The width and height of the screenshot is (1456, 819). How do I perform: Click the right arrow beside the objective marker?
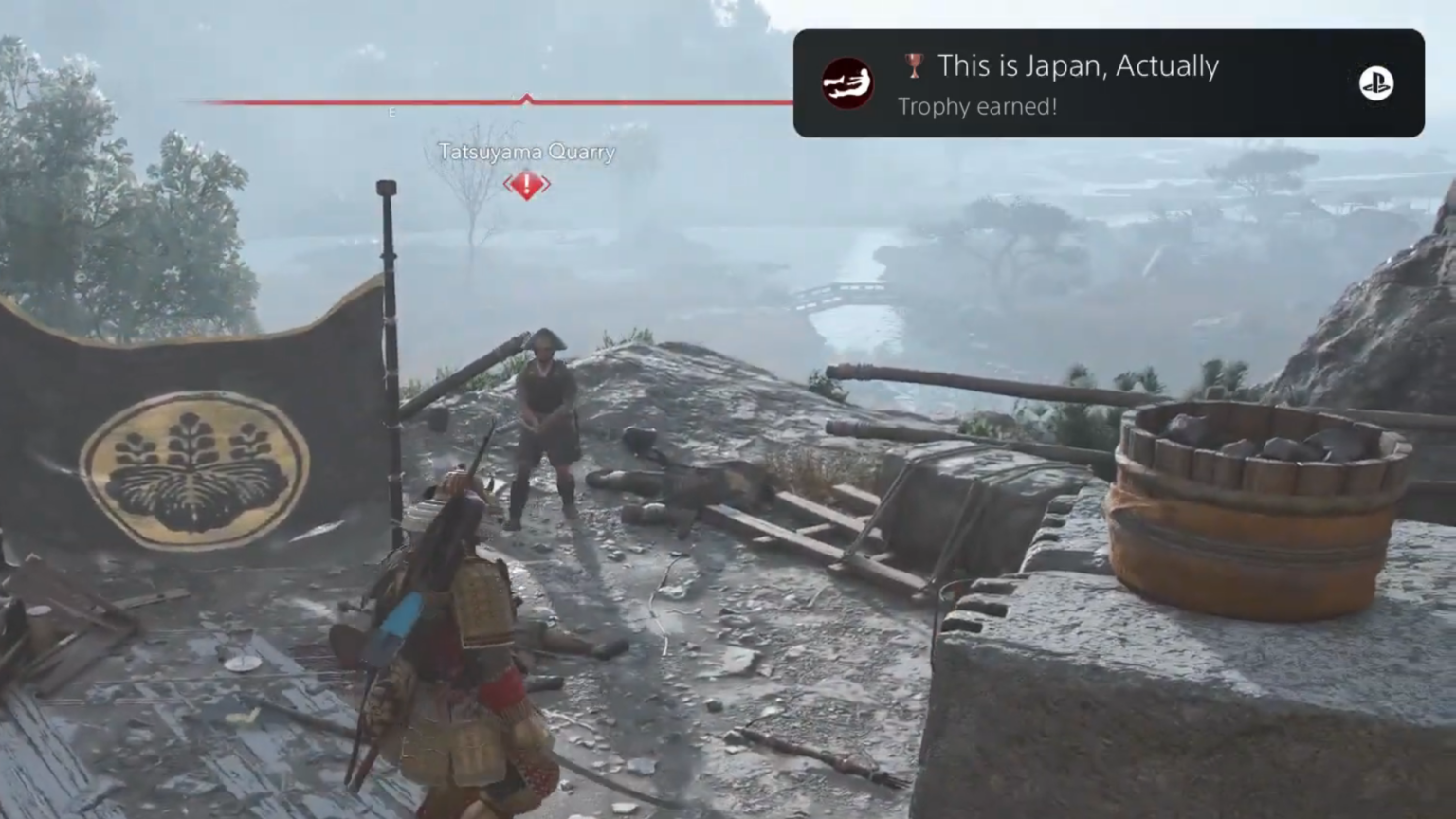click(x=544, y=186)
